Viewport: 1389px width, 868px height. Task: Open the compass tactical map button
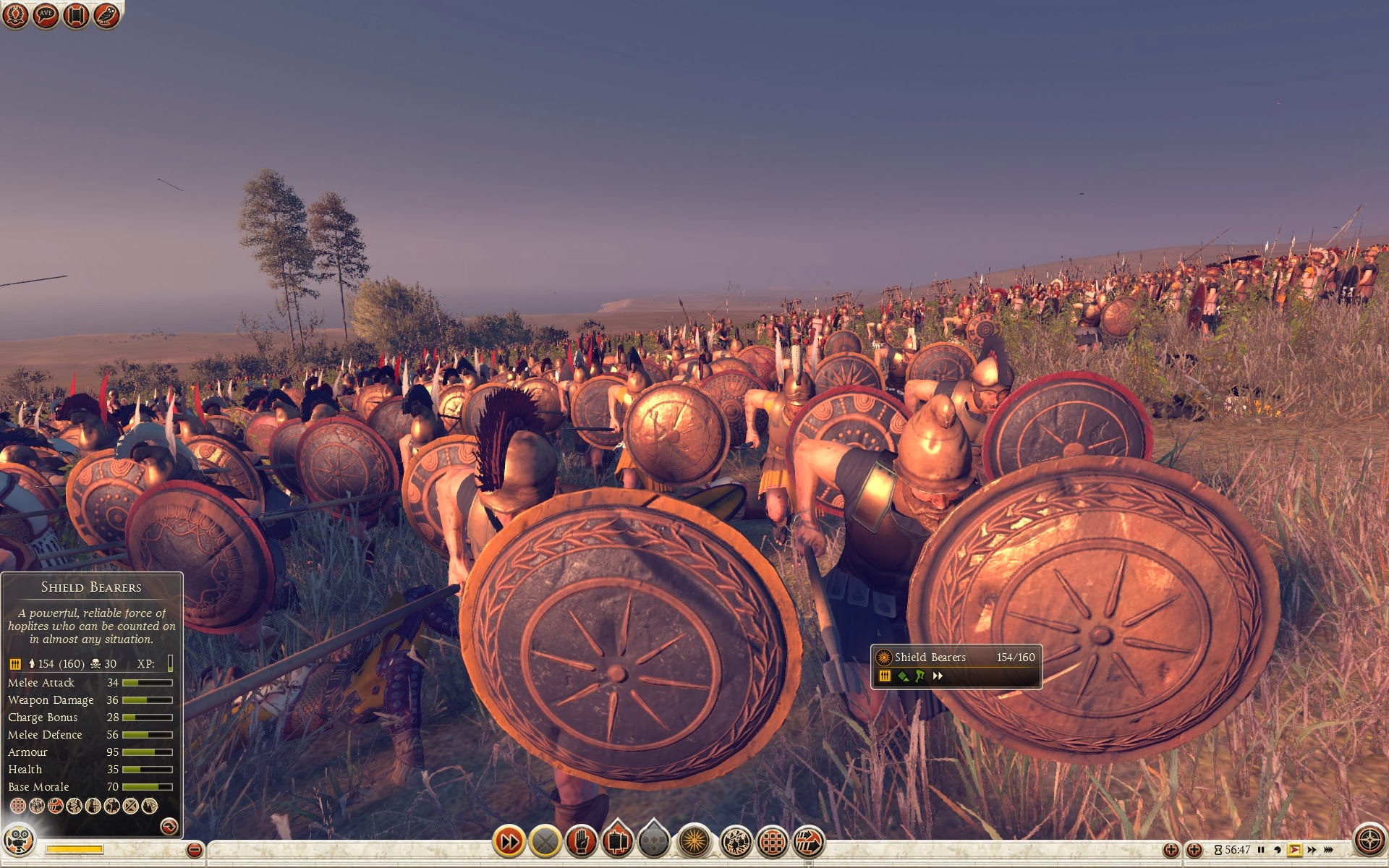pyautogui.click(x=1369, y=841)
